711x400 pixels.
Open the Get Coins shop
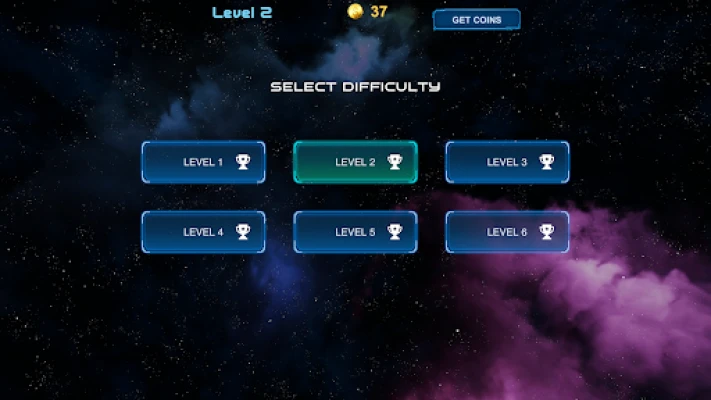(x=476, y=20)
